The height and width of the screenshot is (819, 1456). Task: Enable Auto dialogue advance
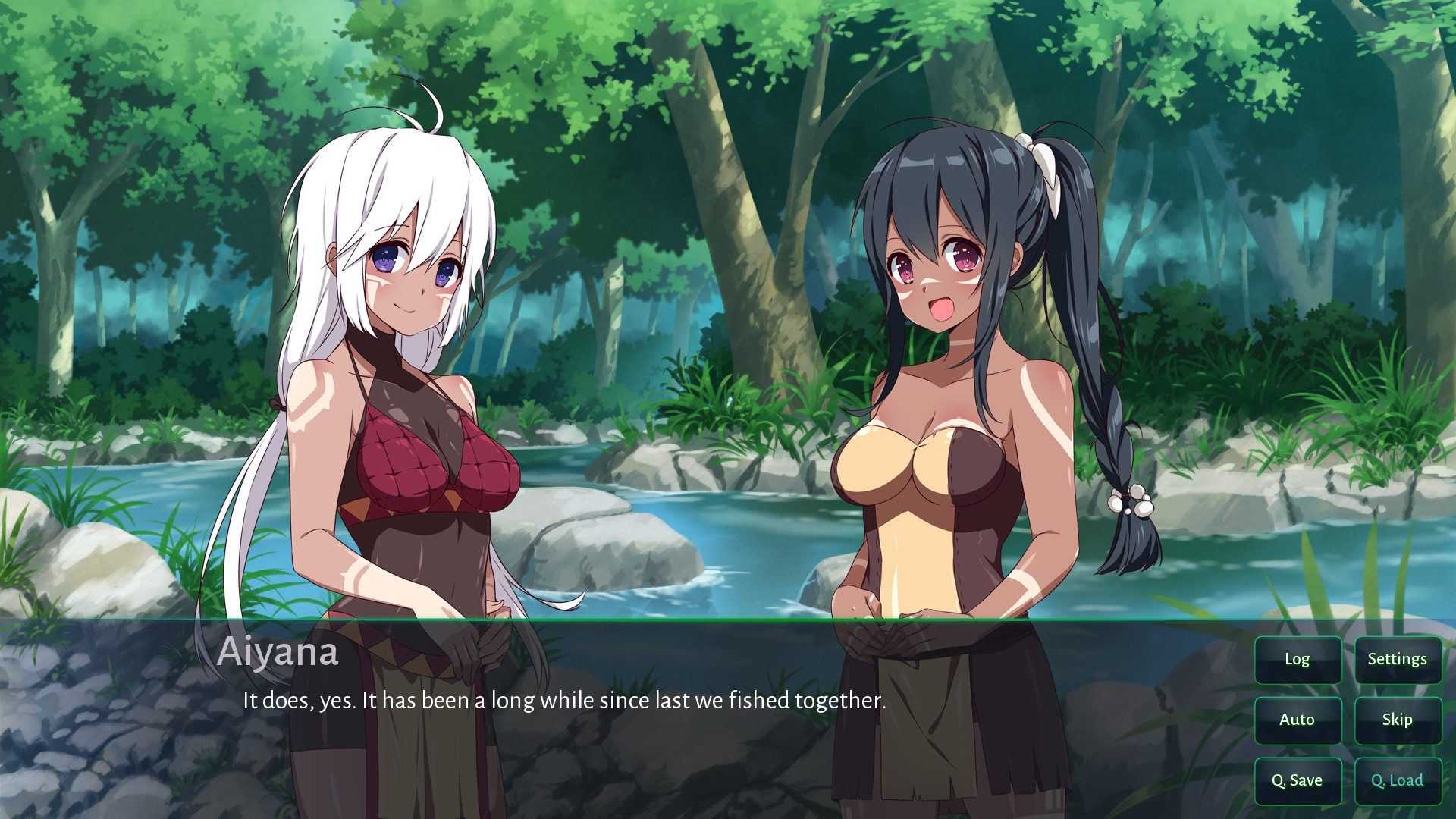coord(1298,720)
